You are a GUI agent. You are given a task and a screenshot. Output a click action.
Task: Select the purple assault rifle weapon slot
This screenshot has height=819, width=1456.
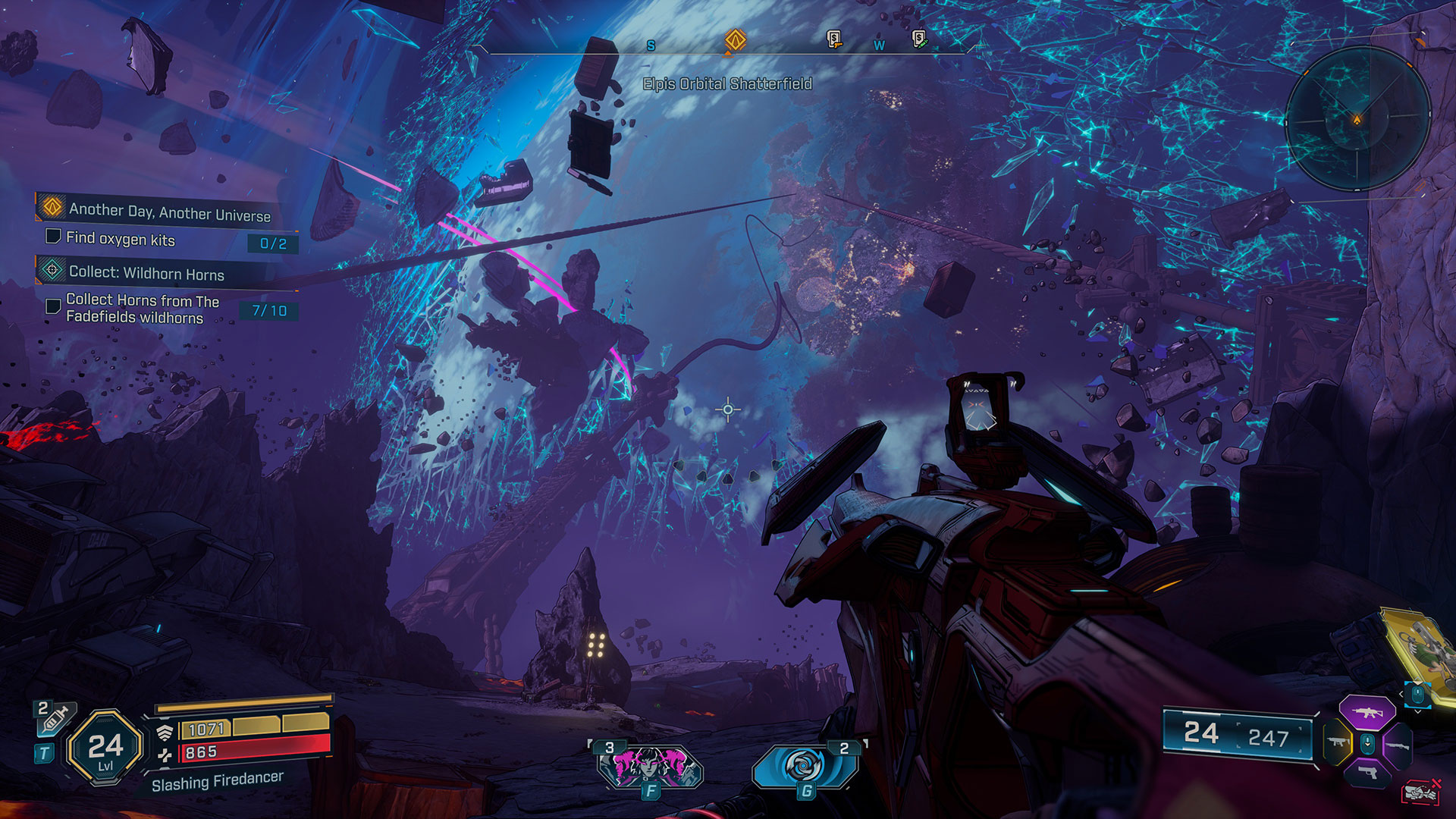[1367, 713]
